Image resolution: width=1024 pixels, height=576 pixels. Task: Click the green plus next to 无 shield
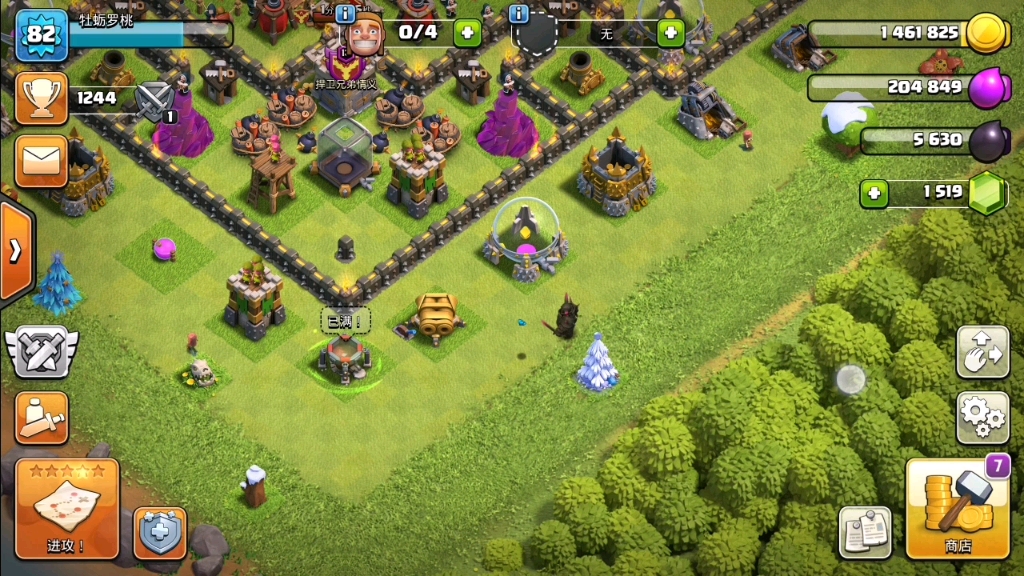tap(669, 33)
